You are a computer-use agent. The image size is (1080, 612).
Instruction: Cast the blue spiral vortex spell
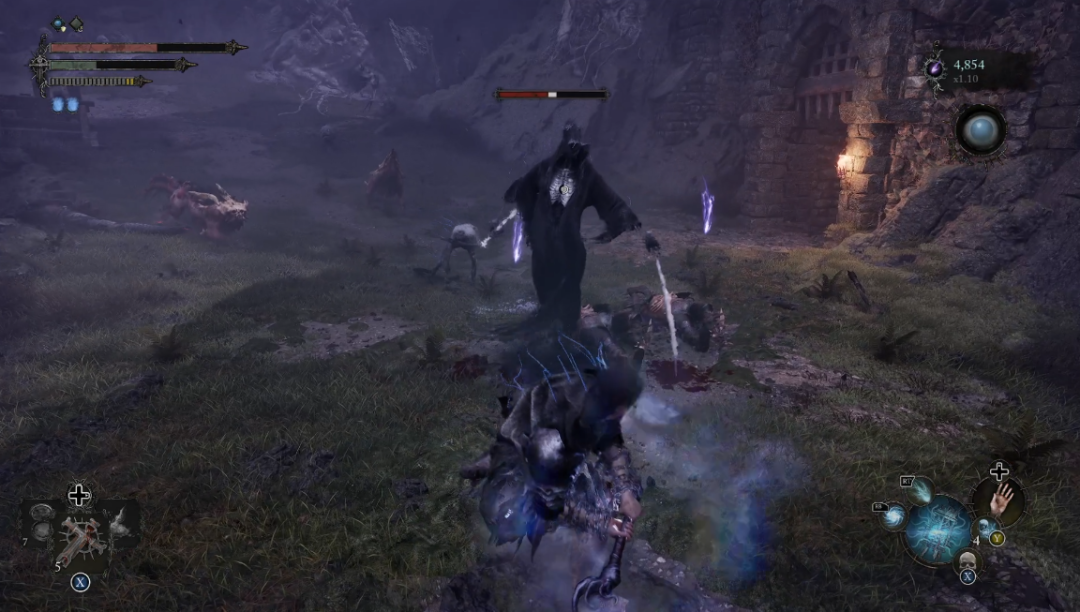894,516
